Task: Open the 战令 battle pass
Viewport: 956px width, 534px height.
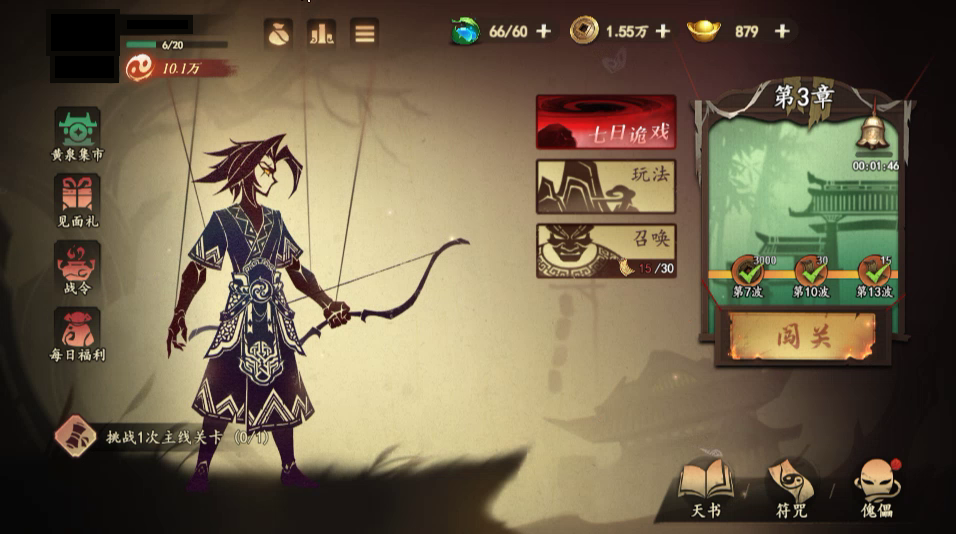Action: [x=77, y=266]
